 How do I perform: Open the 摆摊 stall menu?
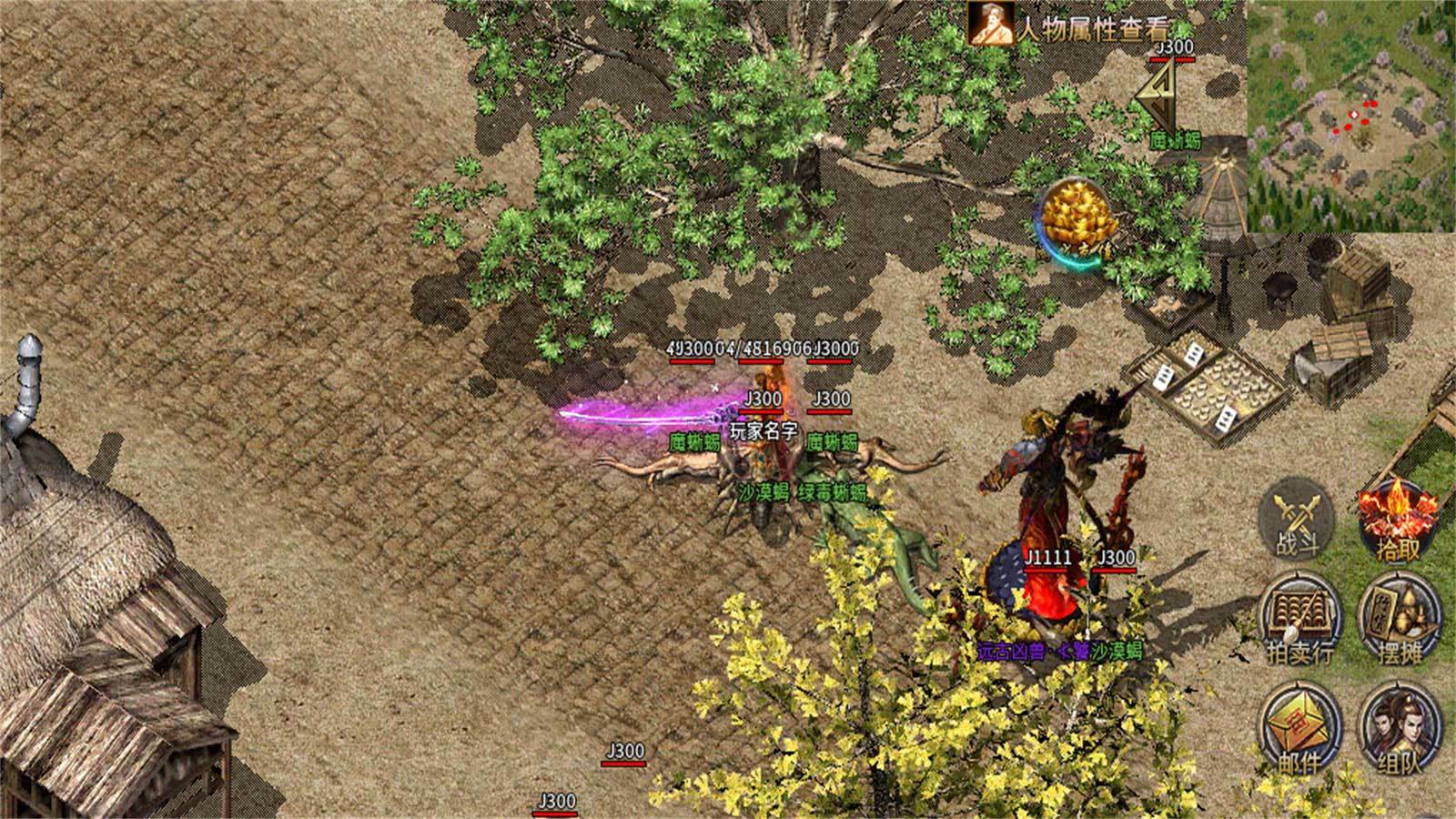click(1400, 619)
